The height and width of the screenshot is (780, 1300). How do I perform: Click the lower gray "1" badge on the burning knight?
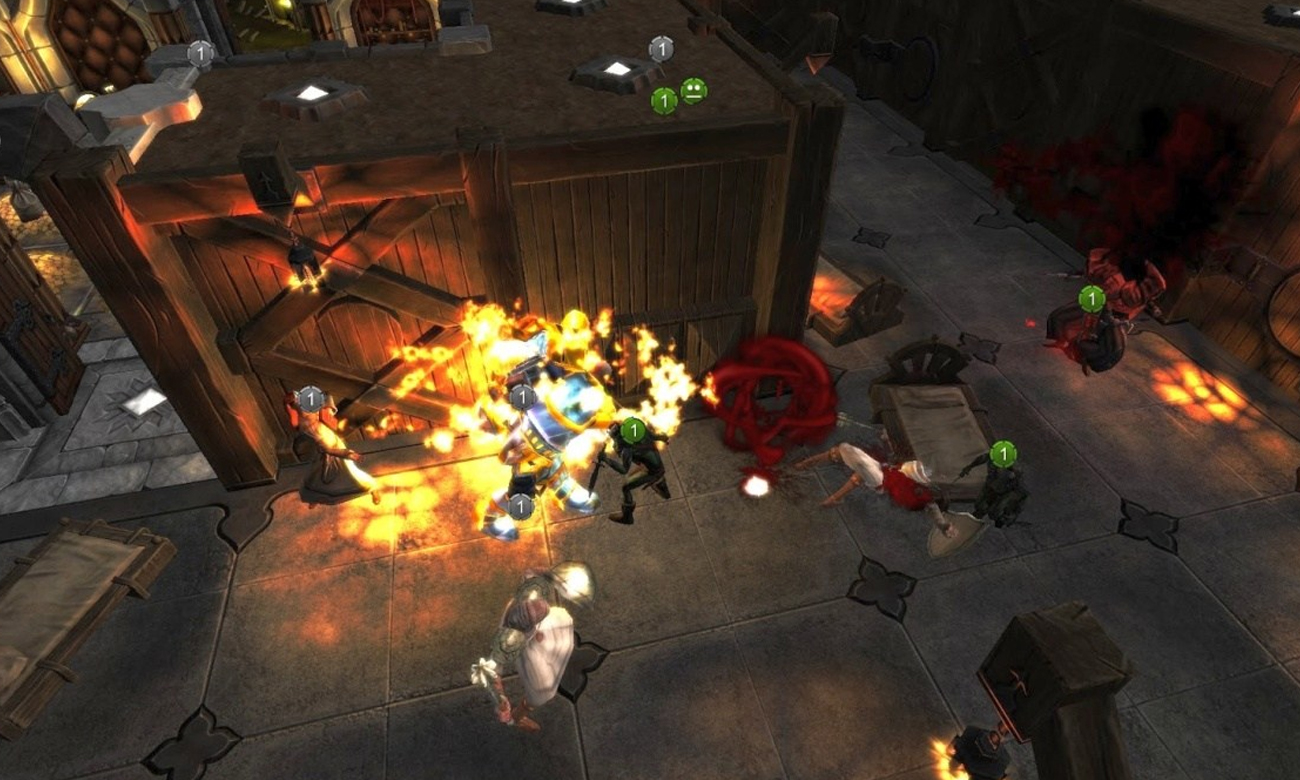[520, 507]
